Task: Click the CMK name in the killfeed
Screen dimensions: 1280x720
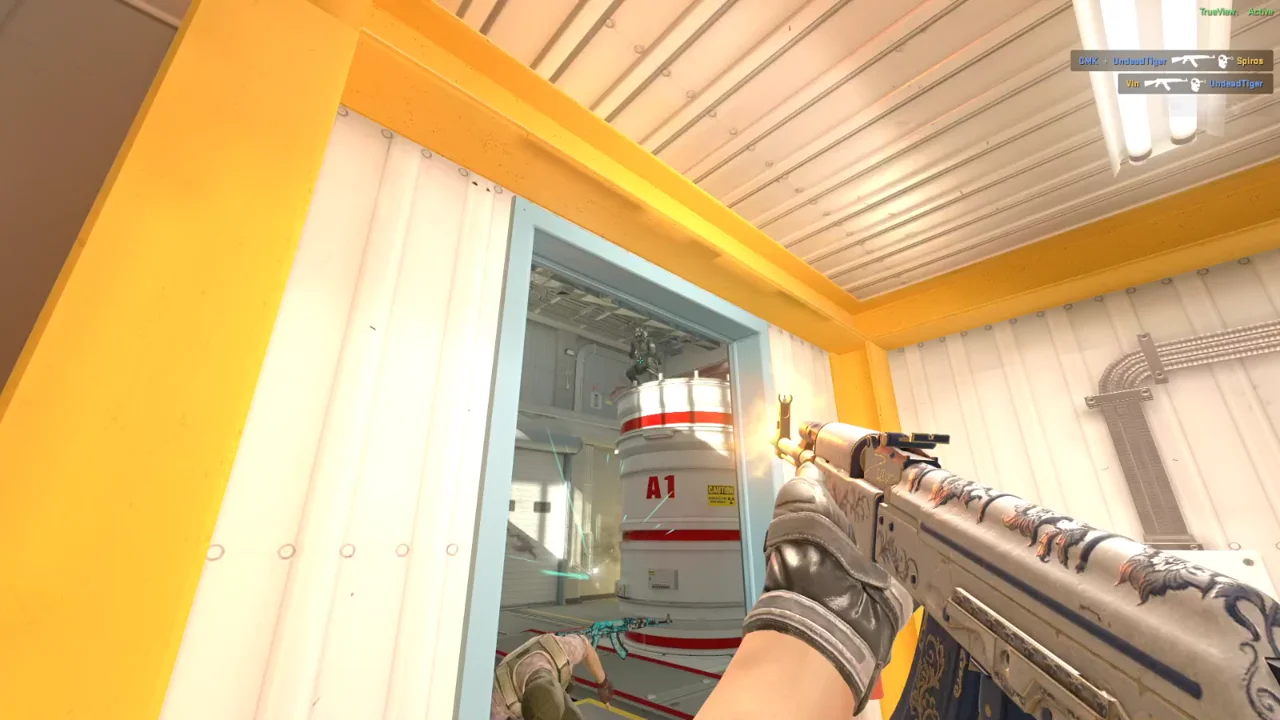Action: tap(1089, 61)
